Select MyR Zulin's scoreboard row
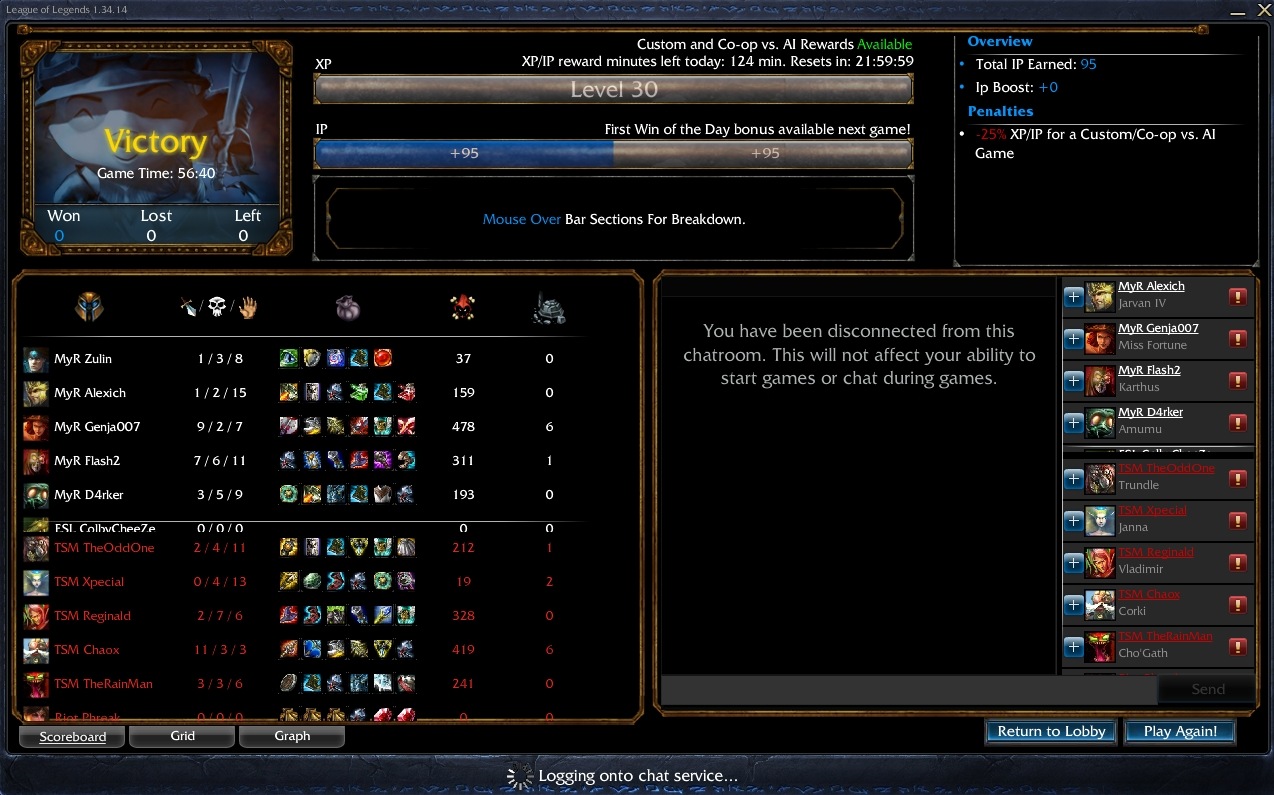 (x=300, y=359)
